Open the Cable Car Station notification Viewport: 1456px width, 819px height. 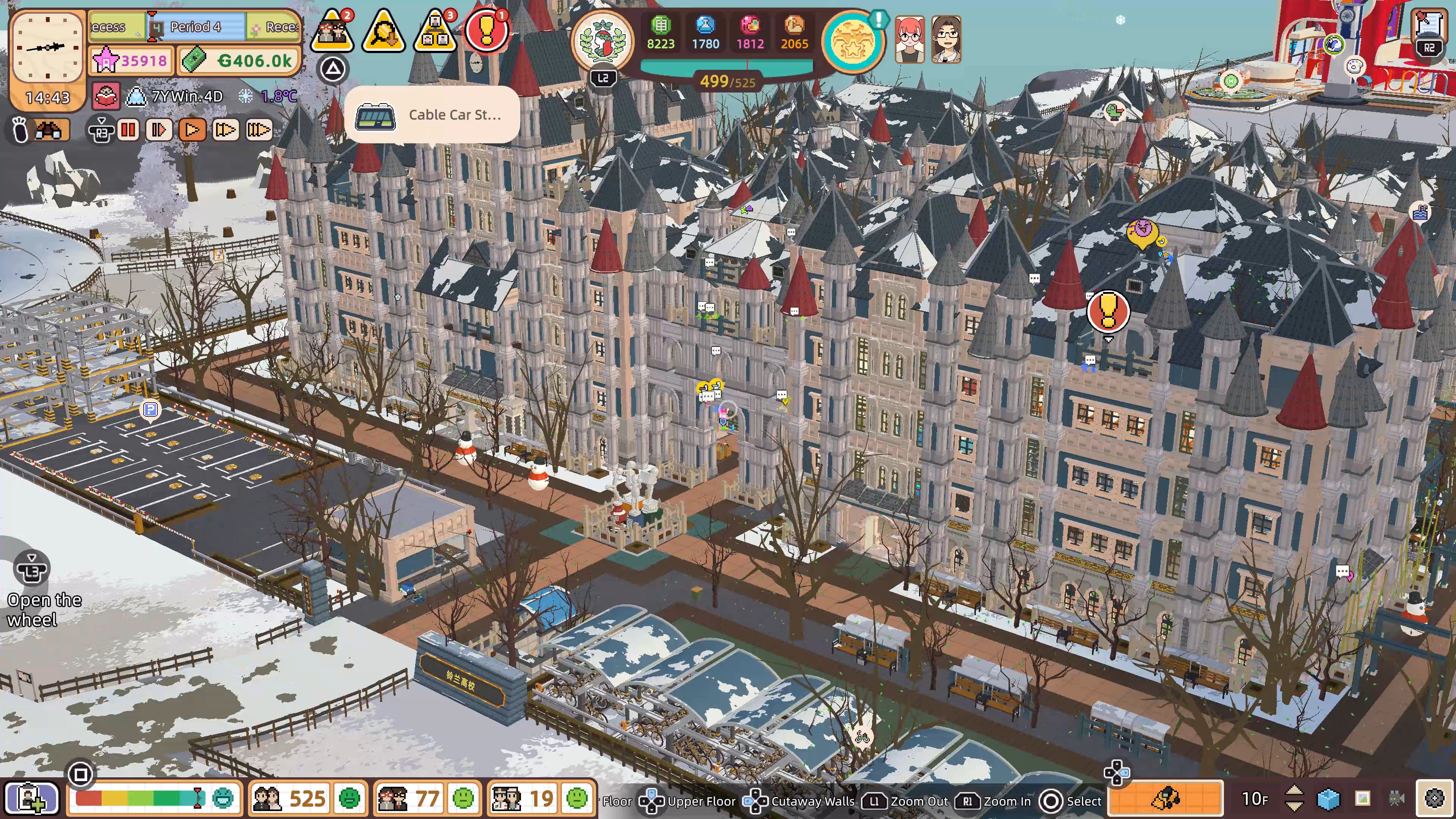pos(432,115)
